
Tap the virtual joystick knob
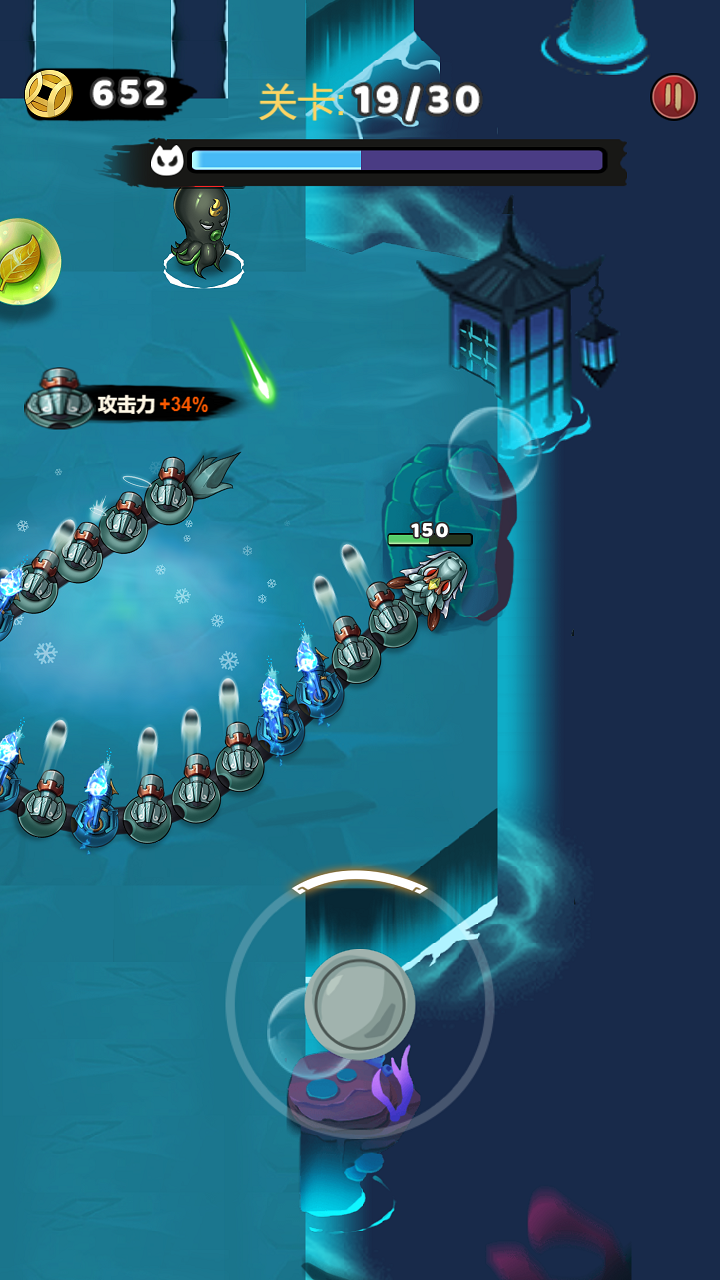pos(359,1003)
